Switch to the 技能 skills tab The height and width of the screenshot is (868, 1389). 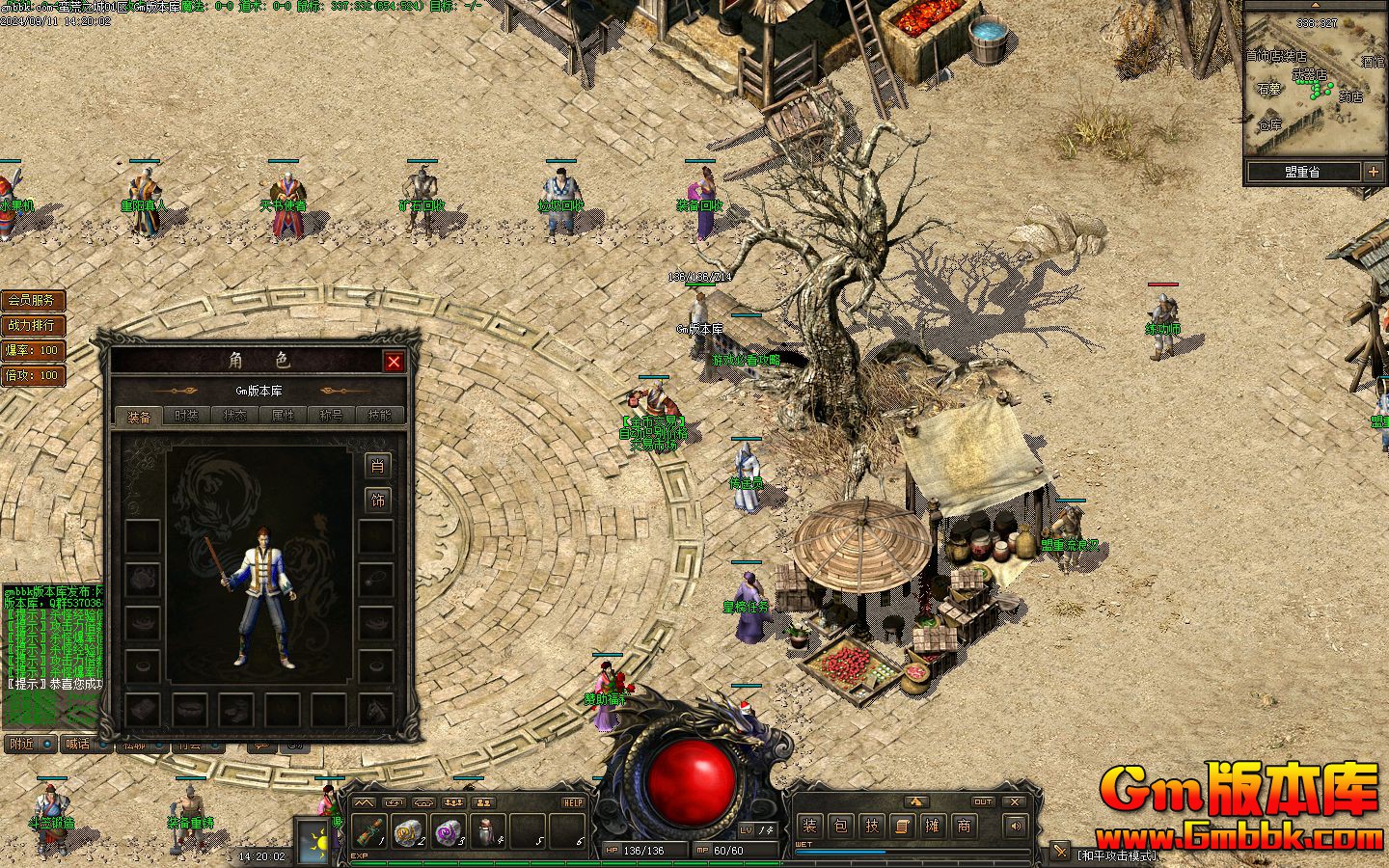(380, 417)
